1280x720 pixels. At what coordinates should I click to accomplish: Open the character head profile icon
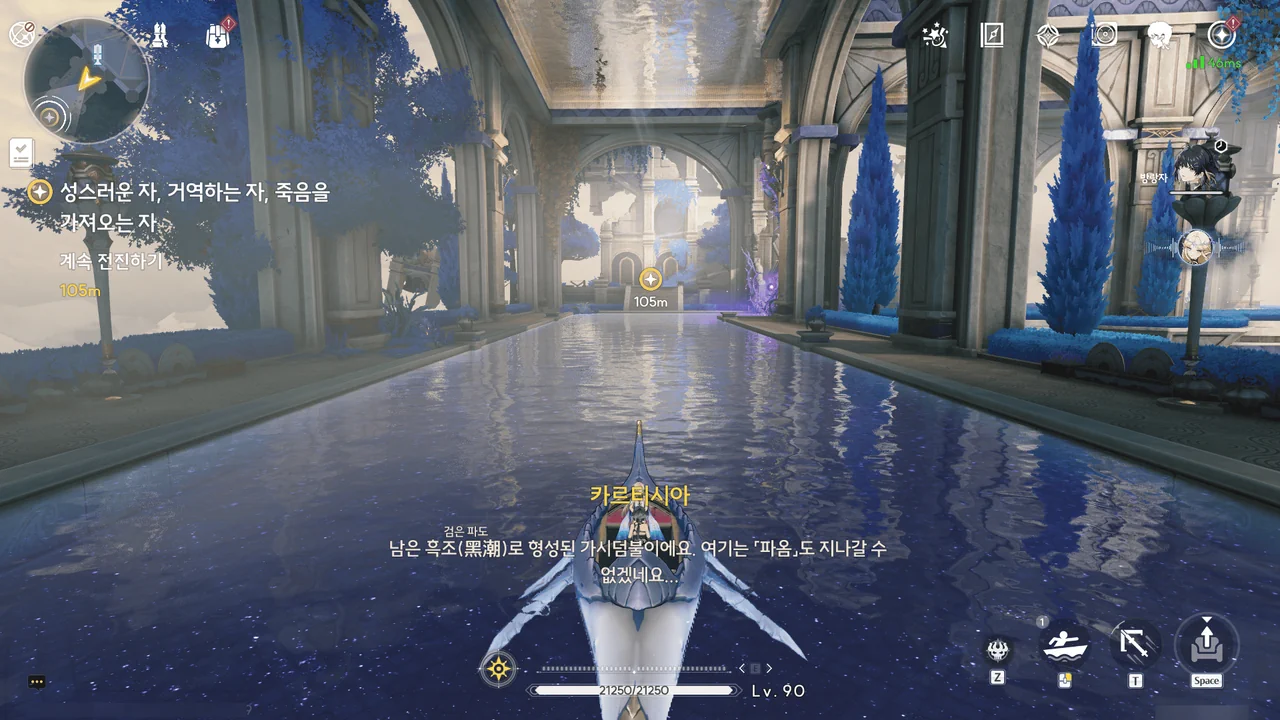1160,36
